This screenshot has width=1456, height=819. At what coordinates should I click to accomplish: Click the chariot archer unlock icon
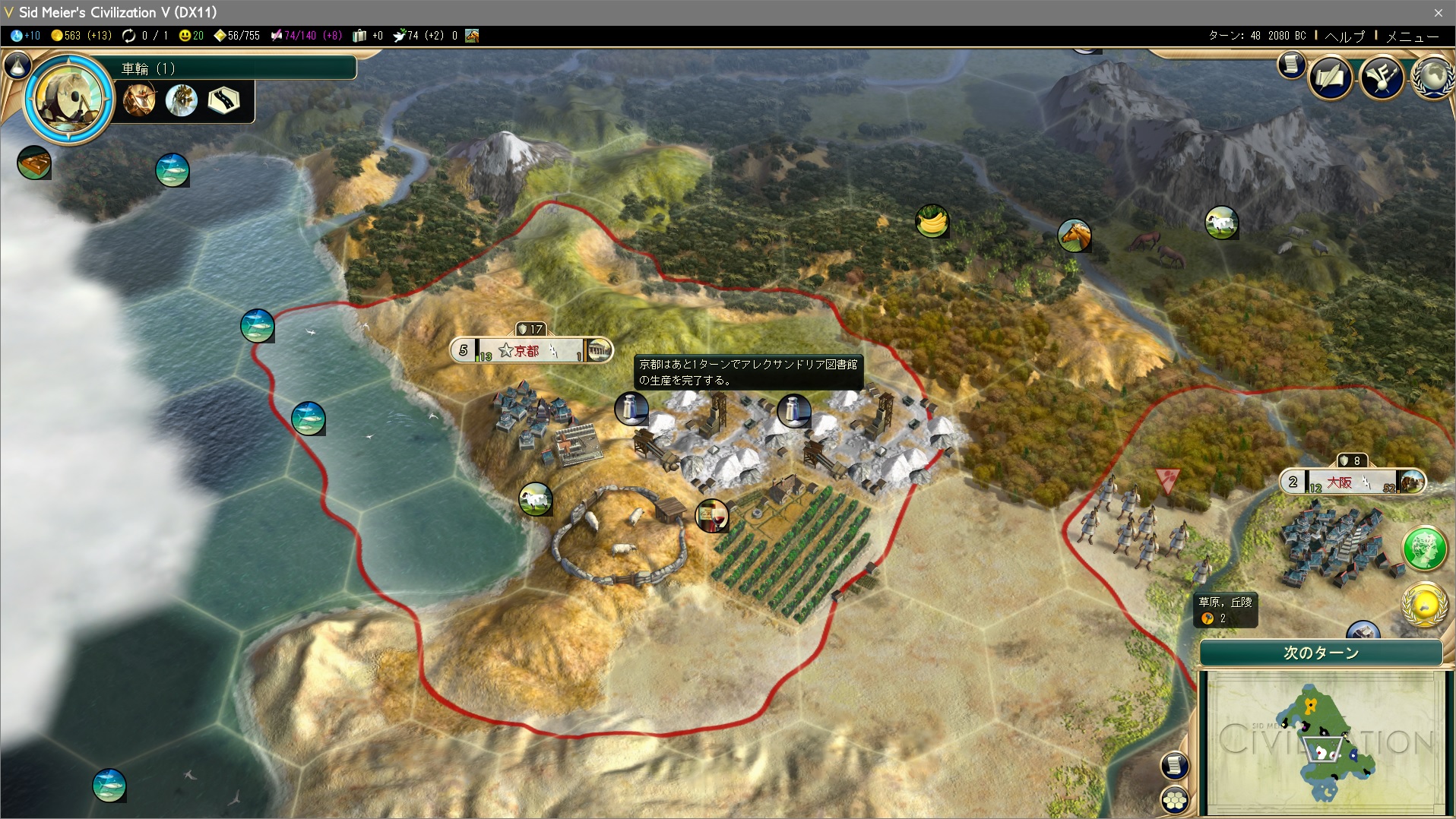(141, 100)
